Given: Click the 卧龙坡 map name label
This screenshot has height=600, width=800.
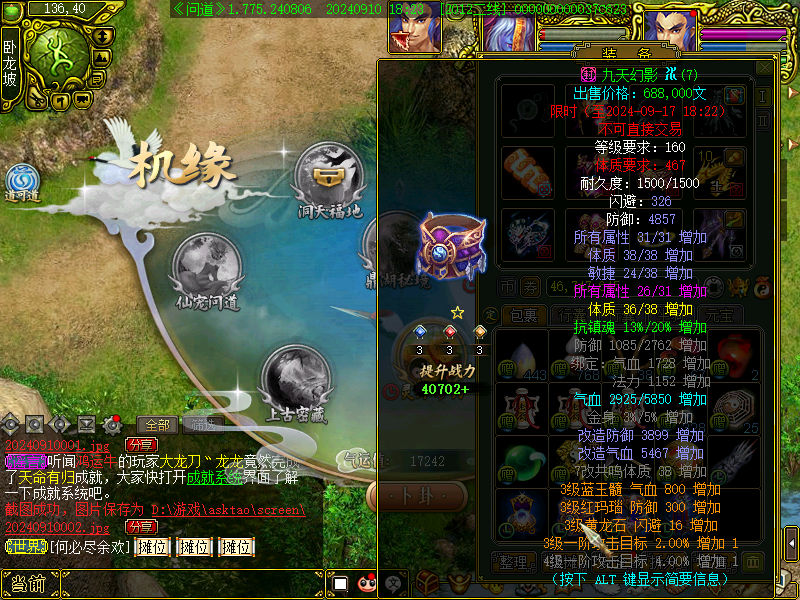Looking at the screenshot, I should (9, 62).
